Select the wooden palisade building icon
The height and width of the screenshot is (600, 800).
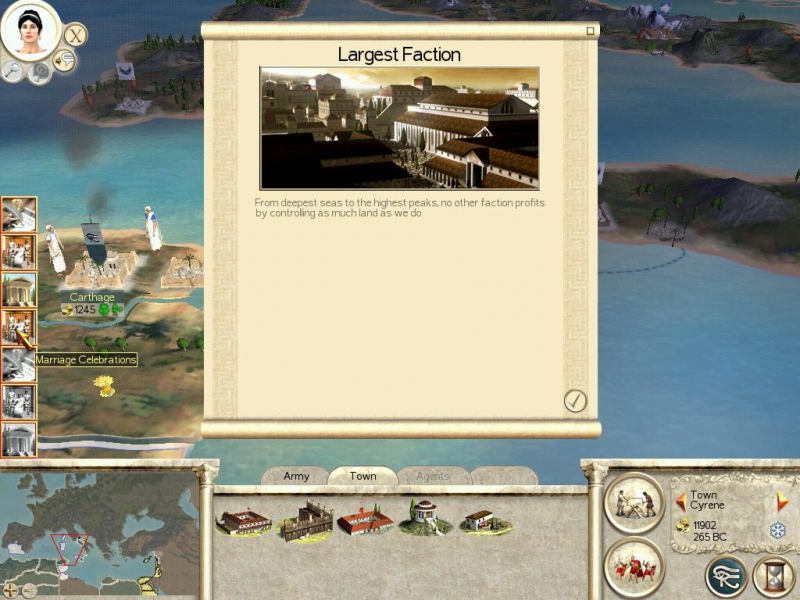click(x=306, y=520)
